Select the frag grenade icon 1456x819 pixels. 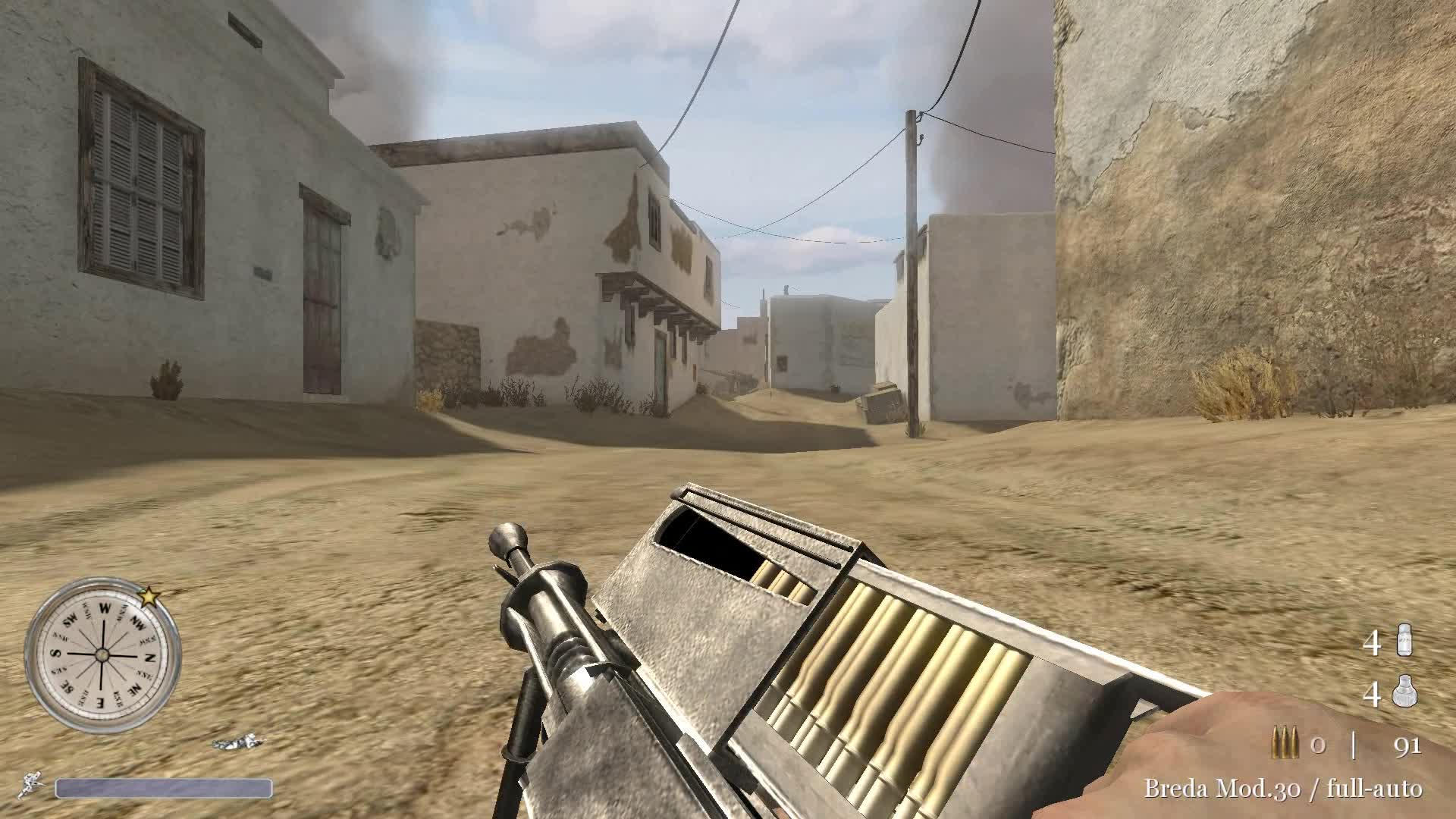[x=1404, y=692]
